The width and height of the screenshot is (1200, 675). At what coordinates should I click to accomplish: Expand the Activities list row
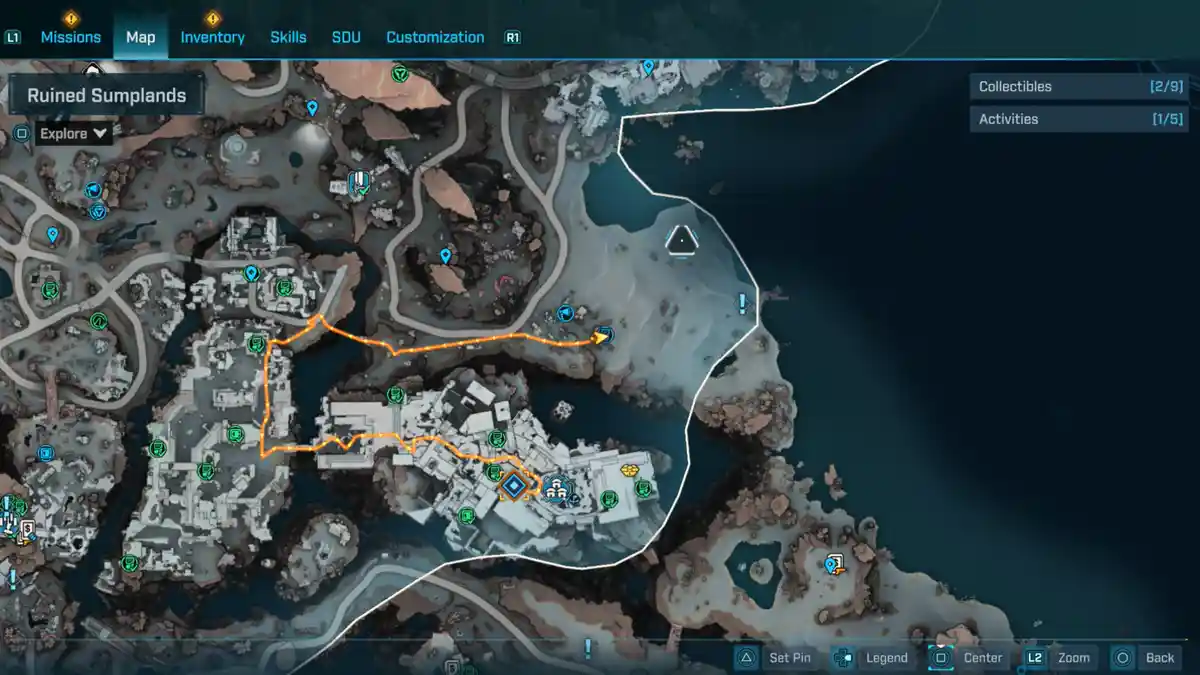[x=1080, y=119]
